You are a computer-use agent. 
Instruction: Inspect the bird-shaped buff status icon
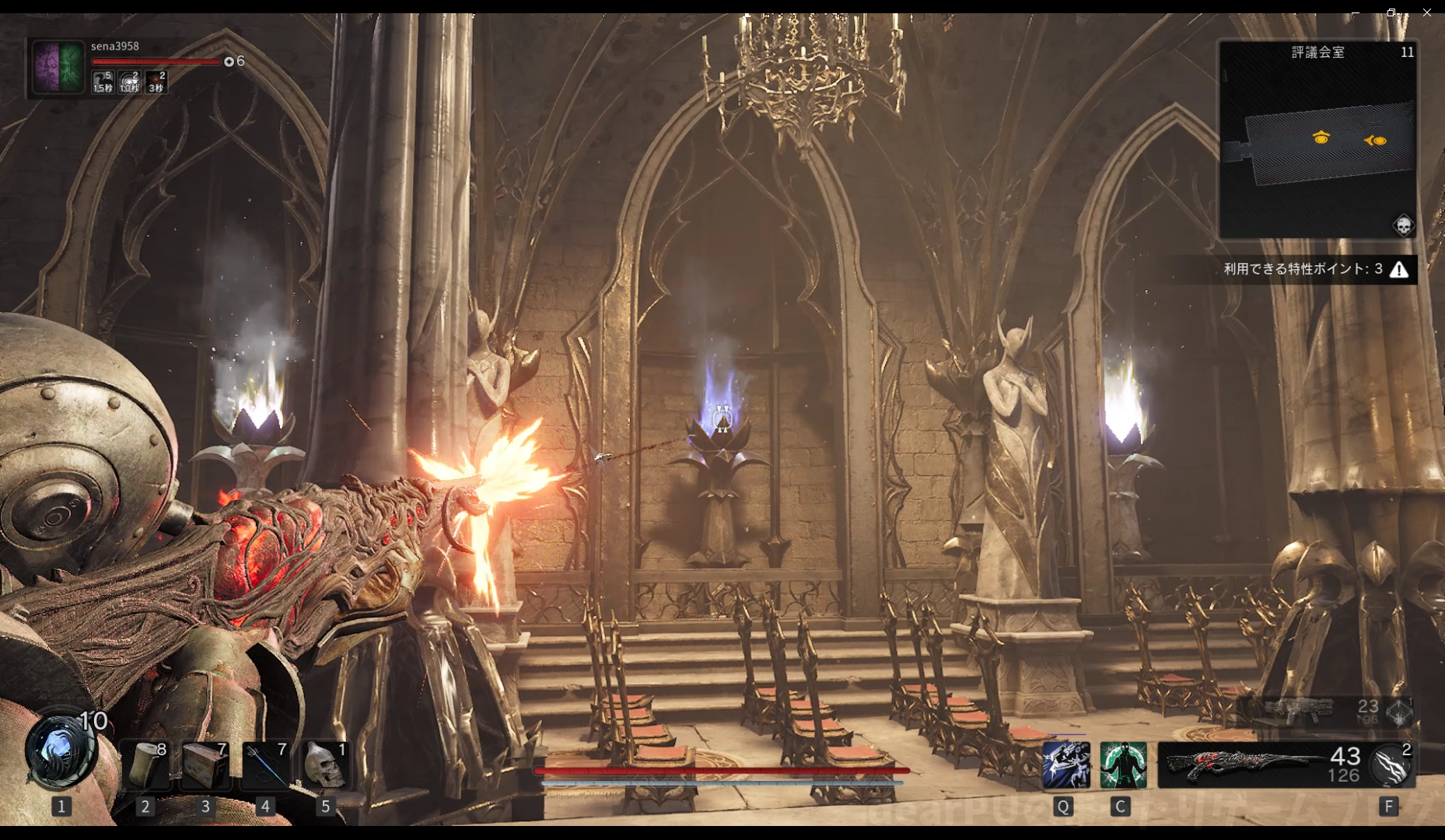[103, 81]
